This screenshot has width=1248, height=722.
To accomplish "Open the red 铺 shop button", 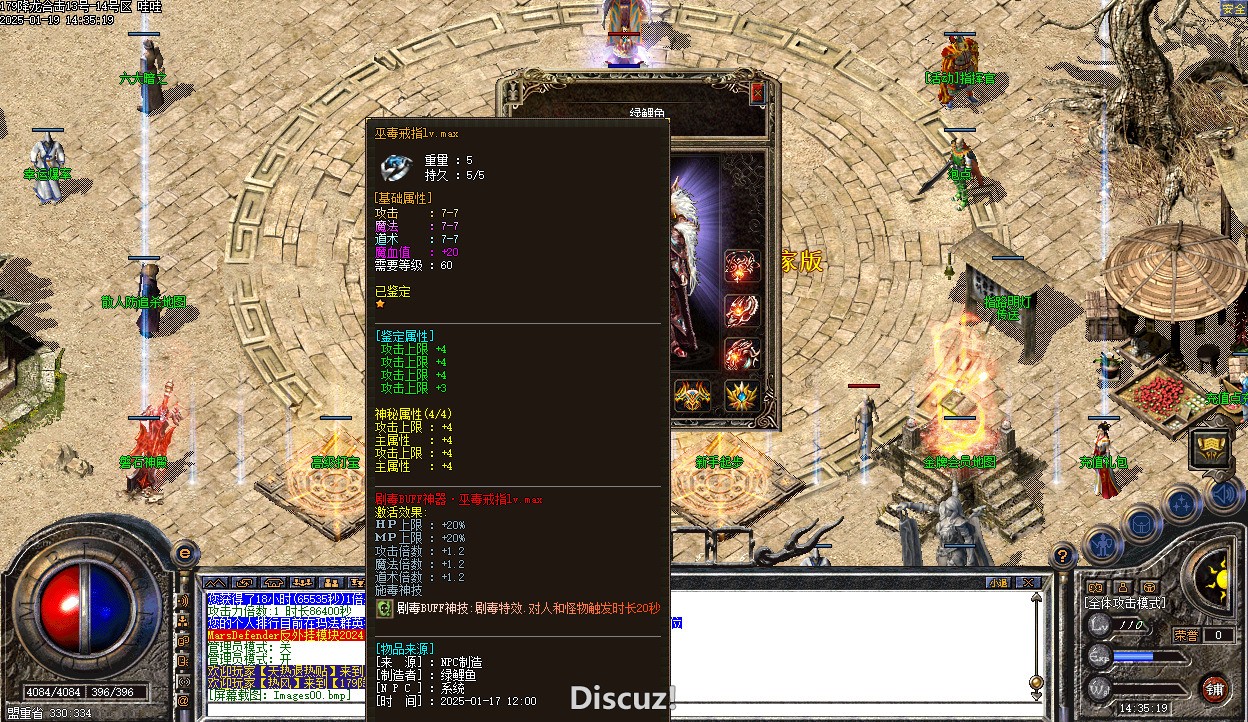I will [1214, 688].
